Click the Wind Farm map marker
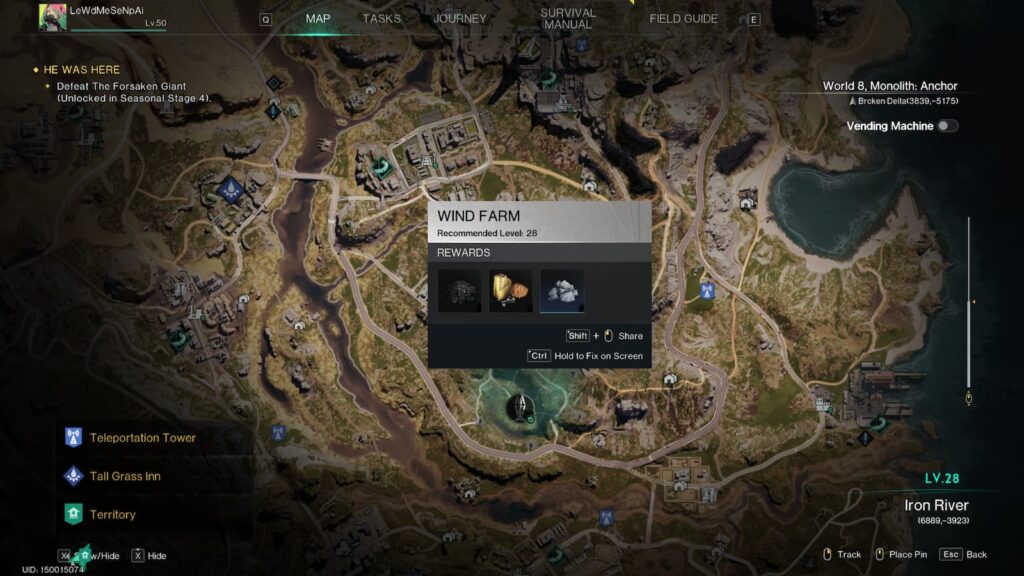This screenshot has height=576, width=1024. 520,406
